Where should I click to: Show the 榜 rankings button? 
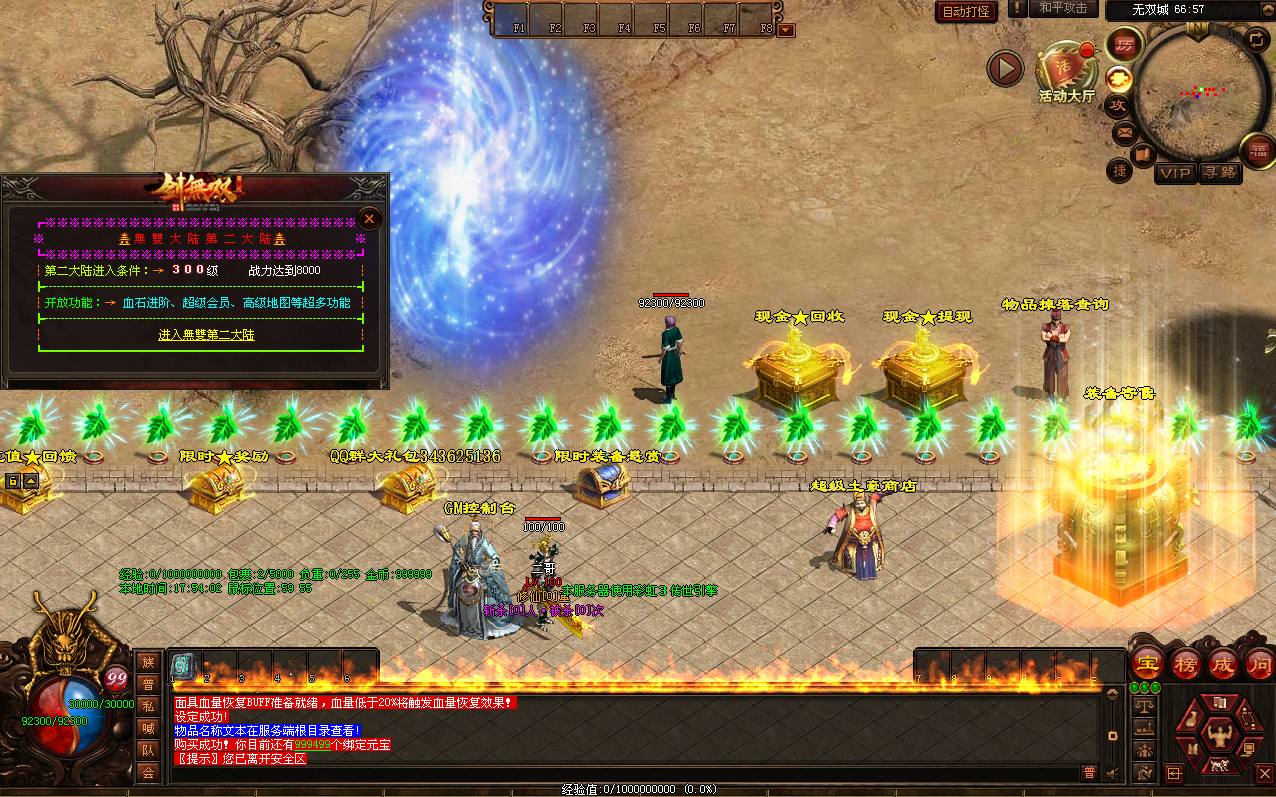(1185, 663)
